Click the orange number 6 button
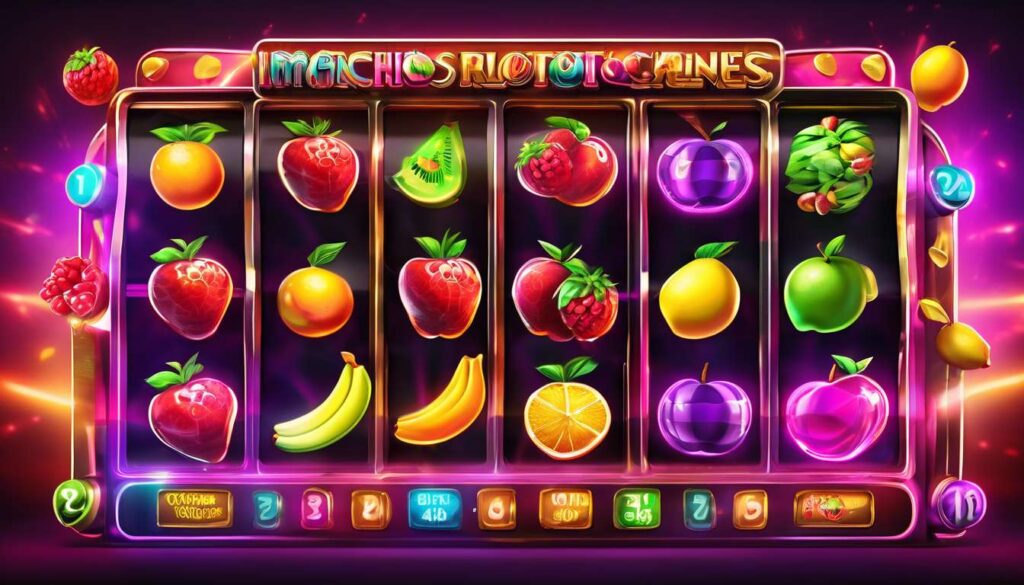The width and height of the screenshot is (1024, 585). (496, 509)
